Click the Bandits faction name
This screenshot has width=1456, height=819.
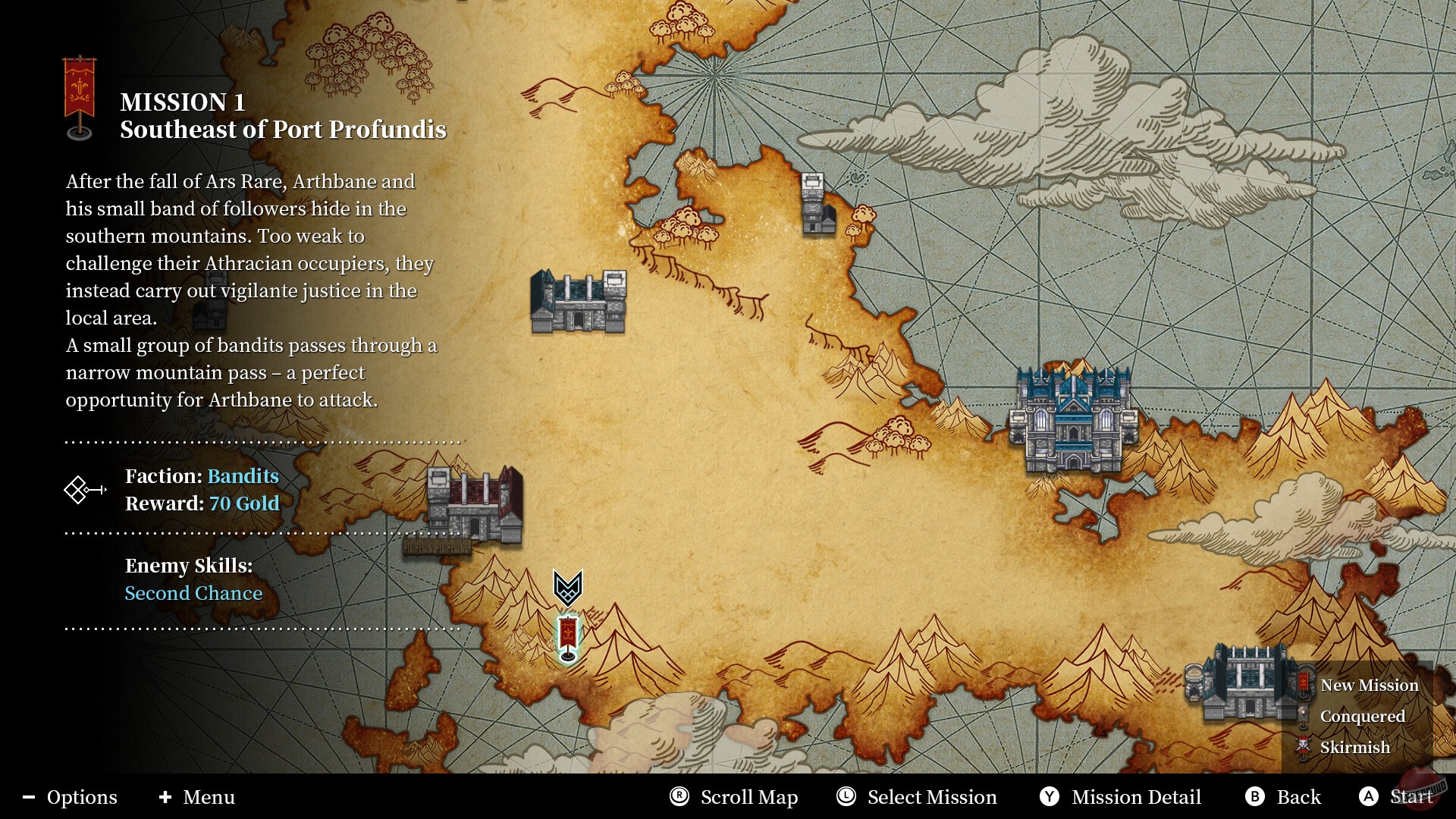243,476
